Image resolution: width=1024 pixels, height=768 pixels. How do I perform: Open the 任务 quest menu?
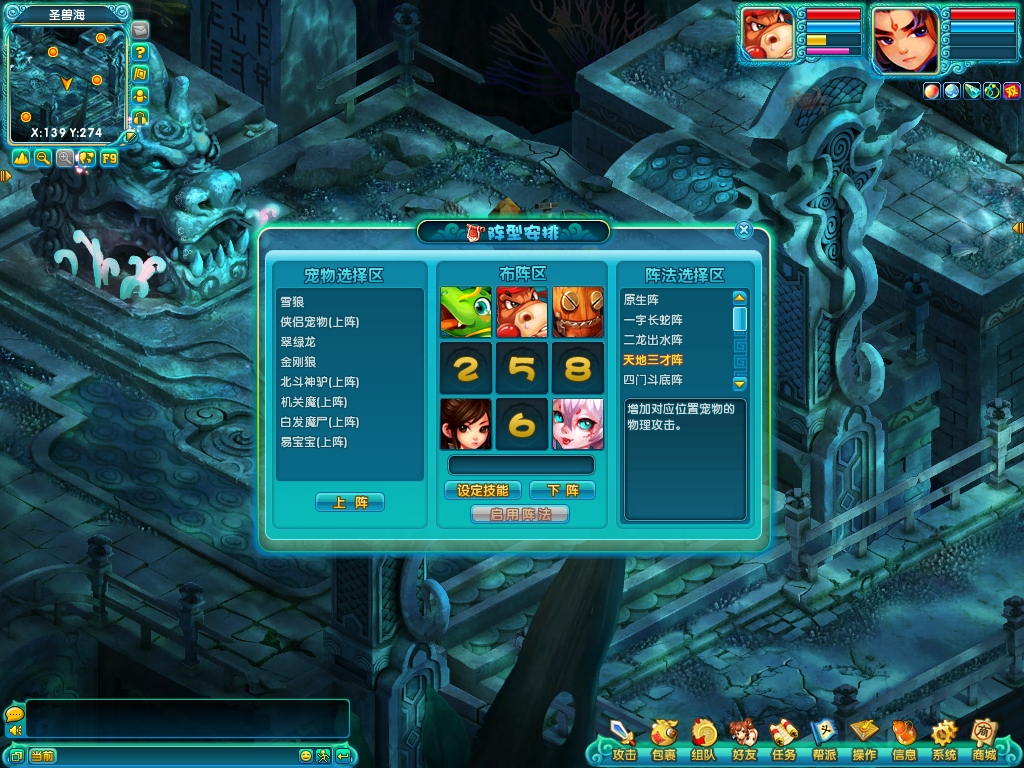[783, 740]
